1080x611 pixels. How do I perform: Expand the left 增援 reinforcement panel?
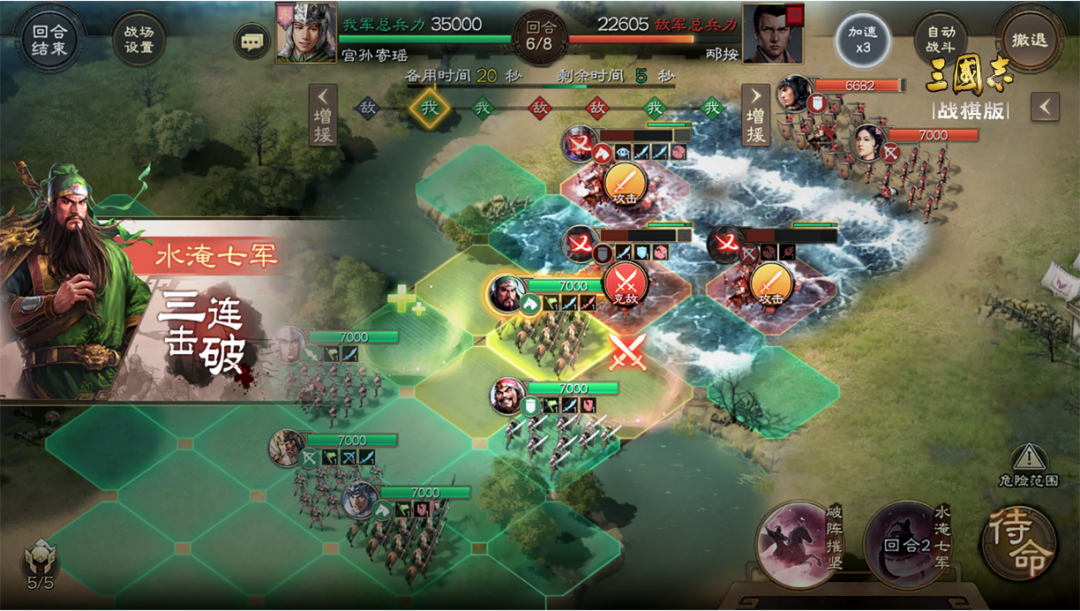pyautogui.click(x=323, y=116)
